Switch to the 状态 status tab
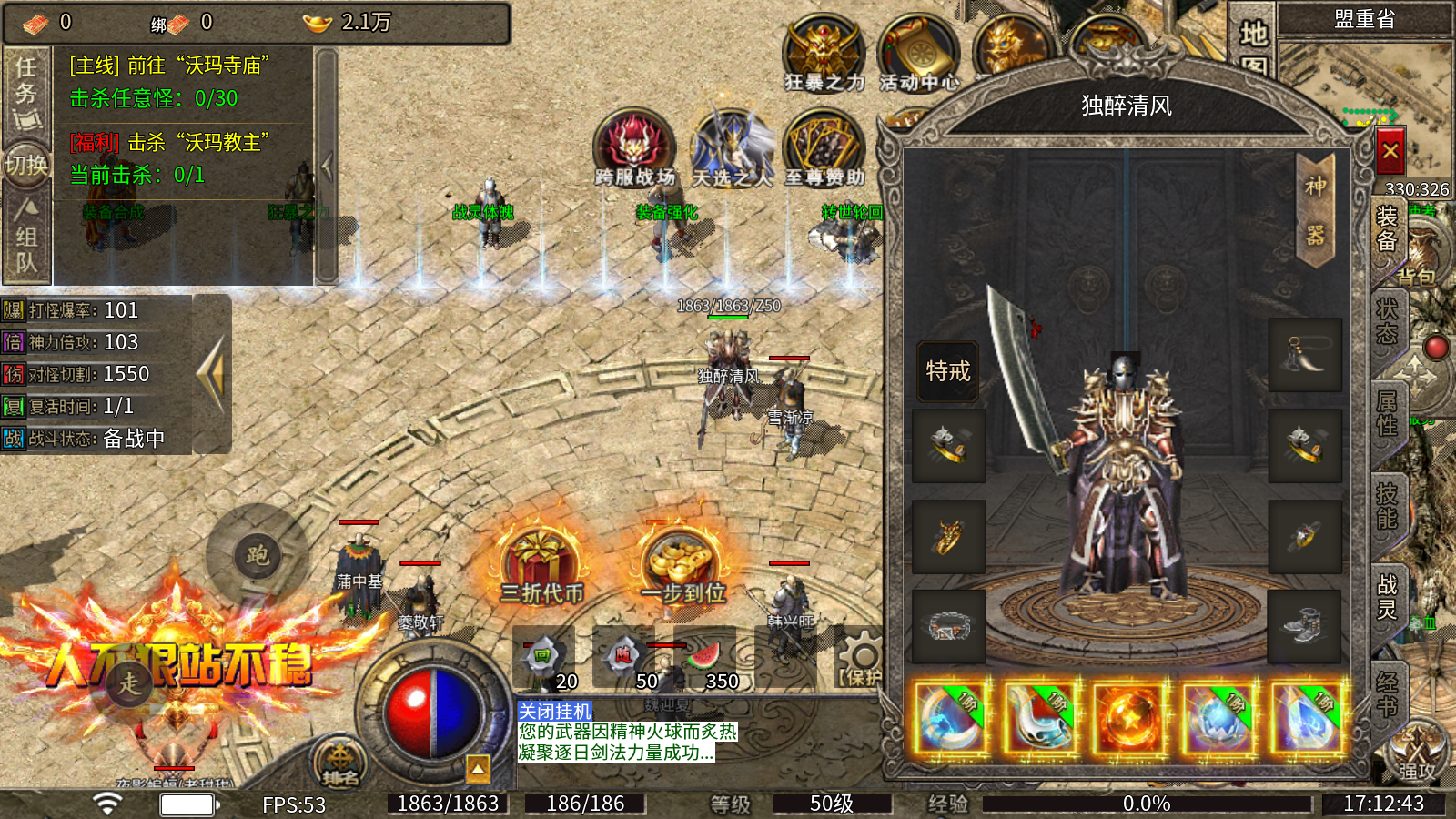1456x819 pixels. (x=1387, y=321)
